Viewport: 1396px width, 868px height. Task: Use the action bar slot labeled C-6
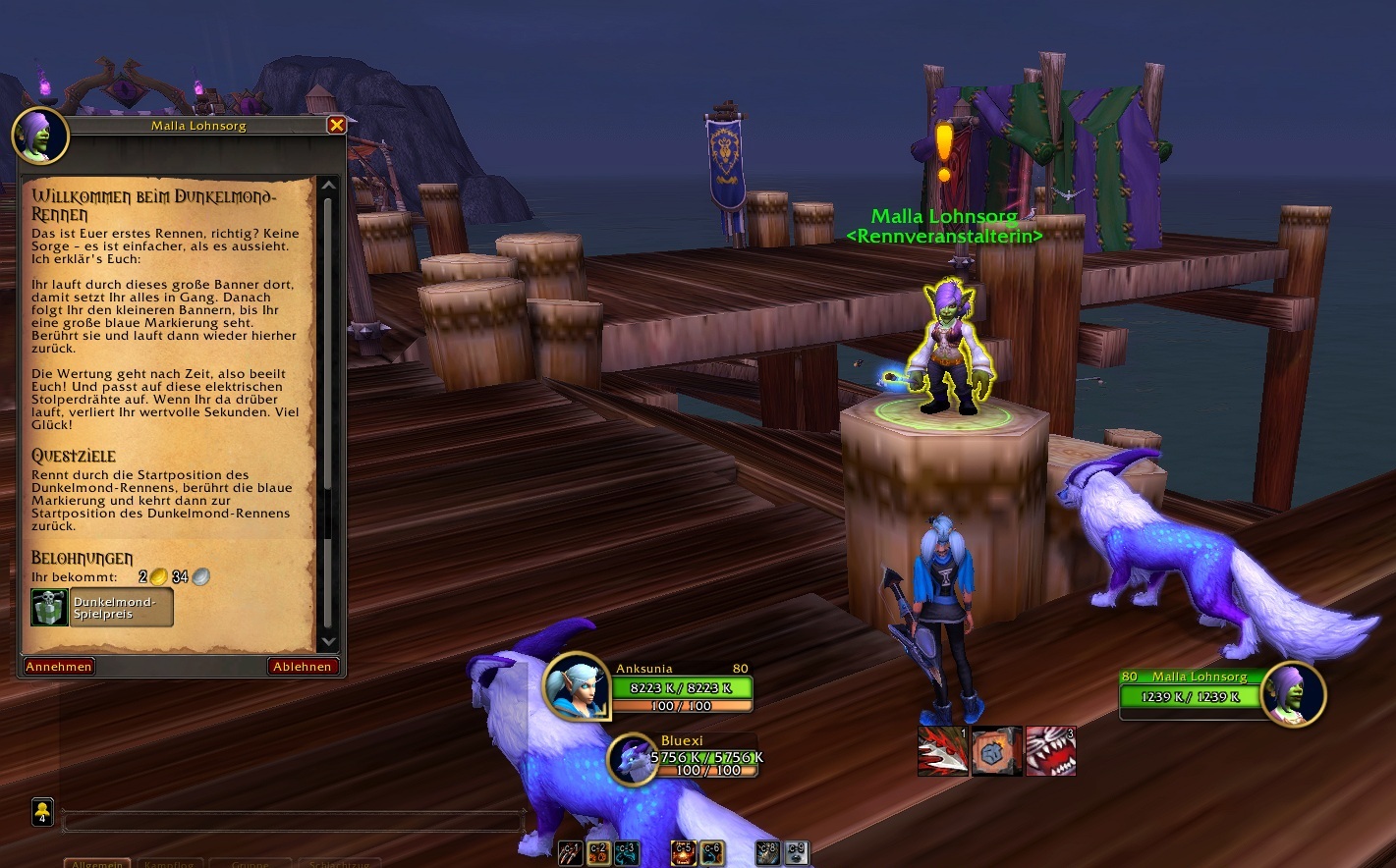[x=713, y=853]
